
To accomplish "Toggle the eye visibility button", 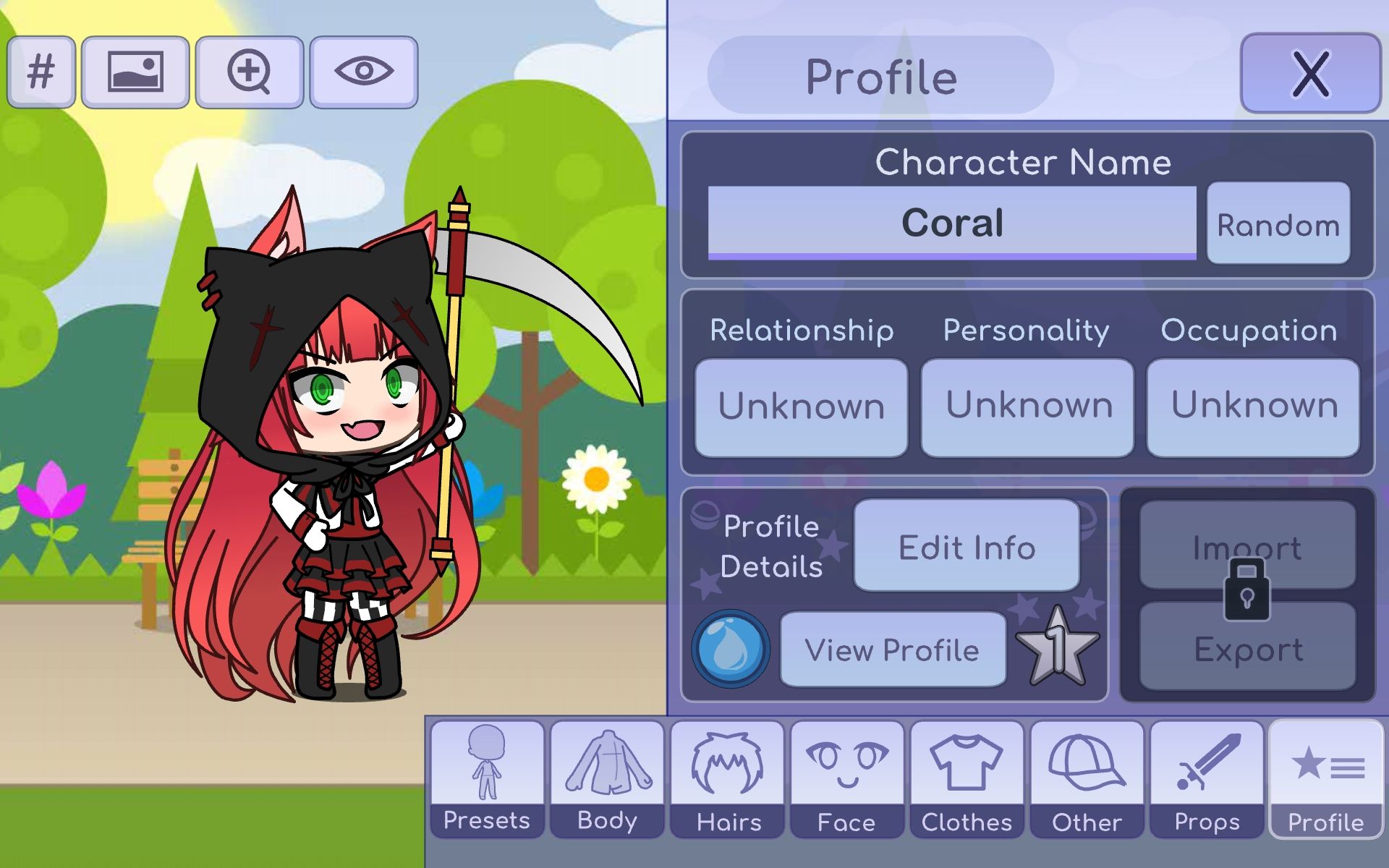I will click(364, 72).
